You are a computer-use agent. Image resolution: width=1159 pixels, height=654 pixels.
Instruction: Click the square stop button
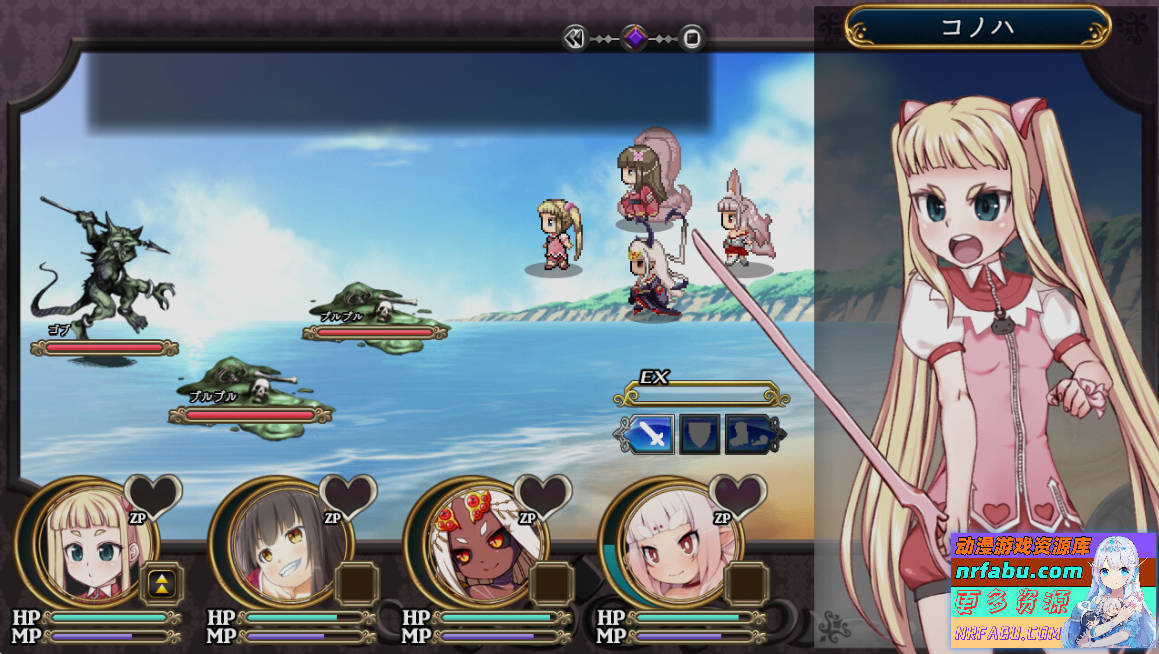click(692, 39)
